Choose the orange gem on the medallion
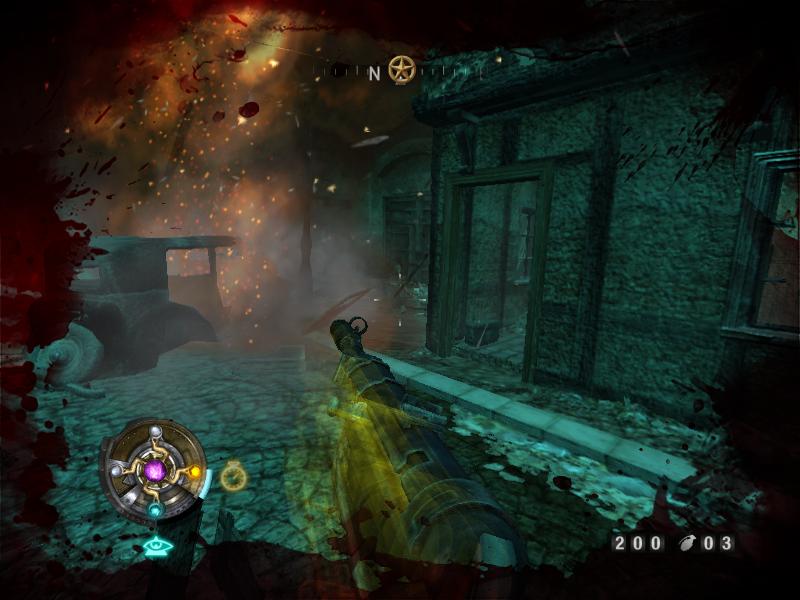Screen dimensions: 800x600 click(195, 470)
